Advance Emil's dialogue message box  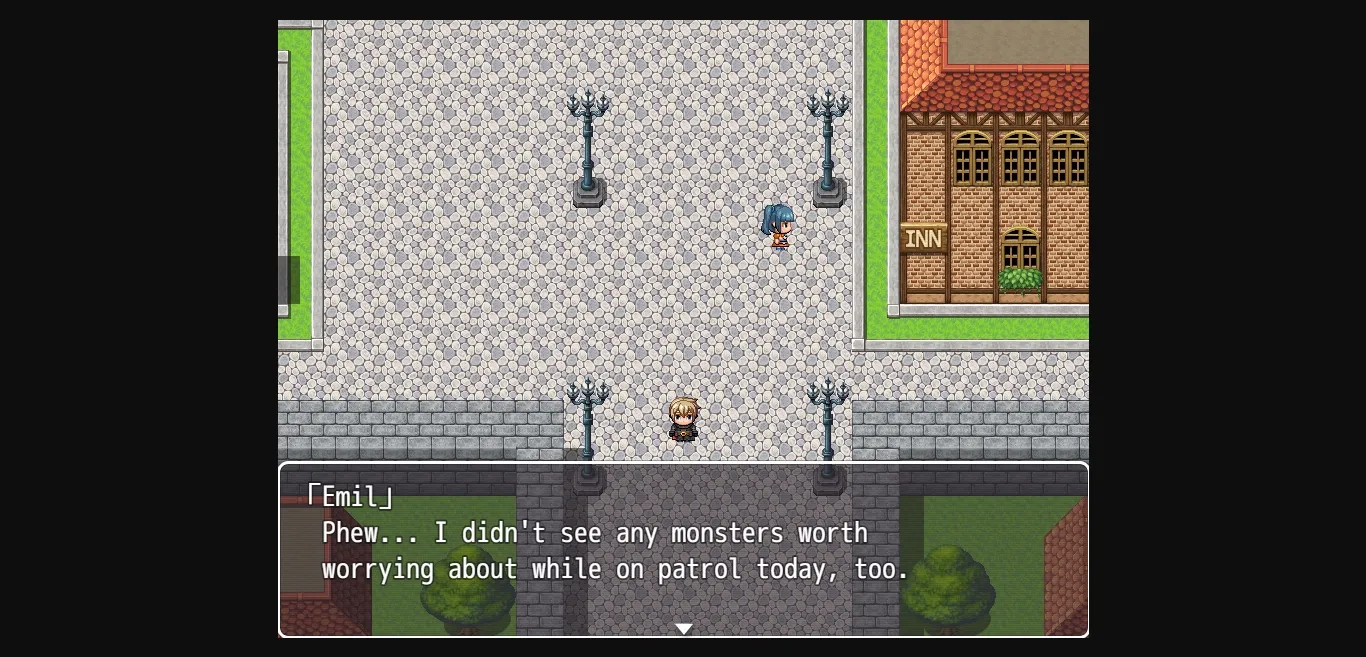(683, 550)
